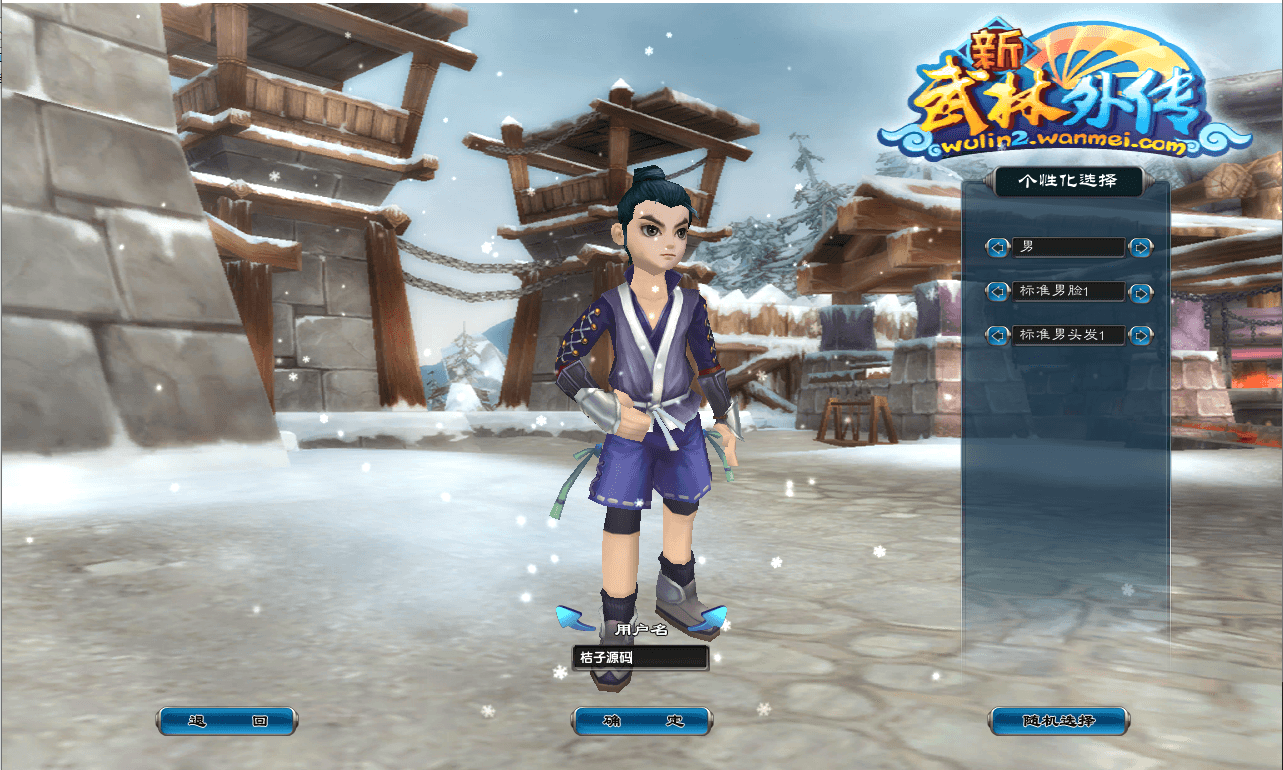Select previous hairstyle left of 标准男头发1
This screenshot has height=770, width=1283.
point(997,335)
